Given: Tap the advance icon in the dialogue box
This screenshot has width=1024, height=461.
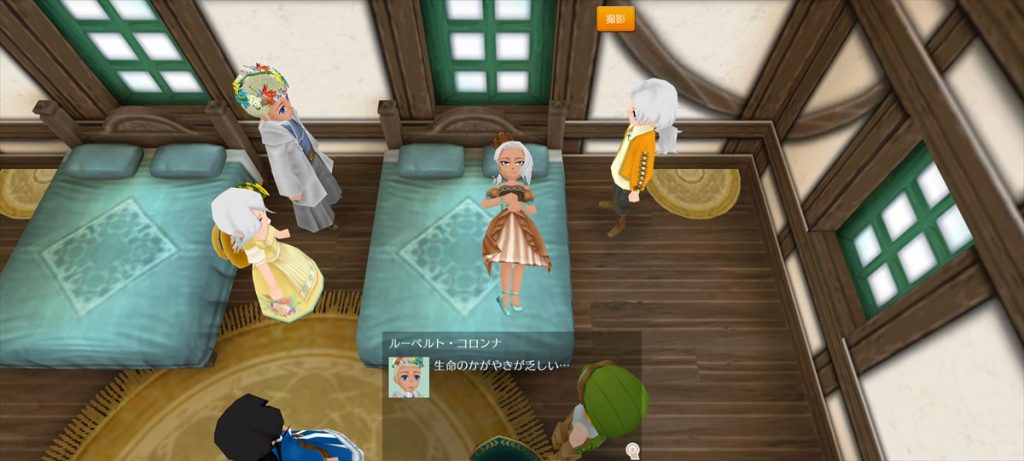Looking at the screenshot, I should (x=632, y=450).
